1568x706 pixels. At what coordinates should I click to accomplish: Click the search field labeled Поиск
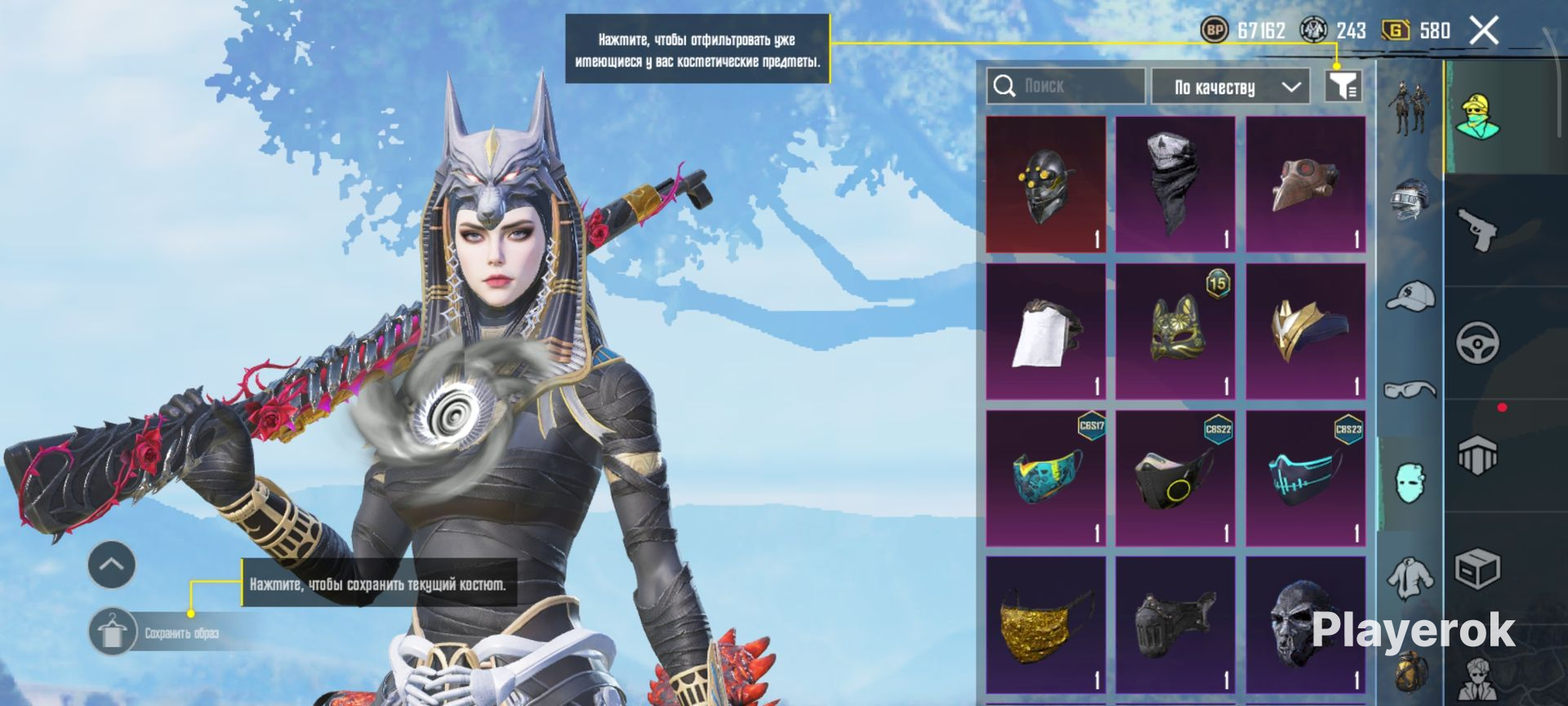1065,86
